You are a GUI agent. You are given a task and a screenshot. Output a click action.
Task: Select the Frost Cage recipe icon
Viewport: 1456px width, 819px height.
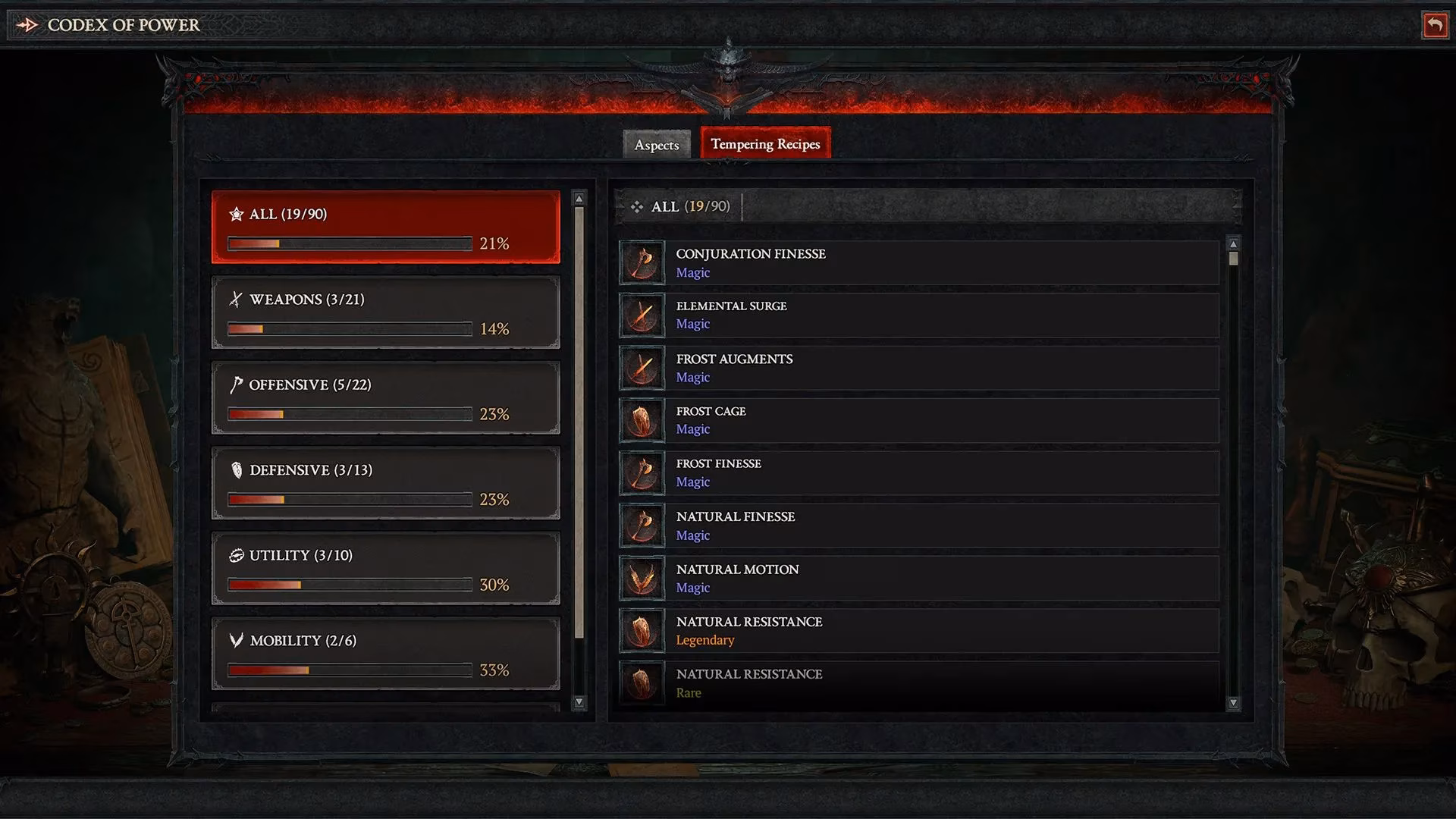point(642,420)
